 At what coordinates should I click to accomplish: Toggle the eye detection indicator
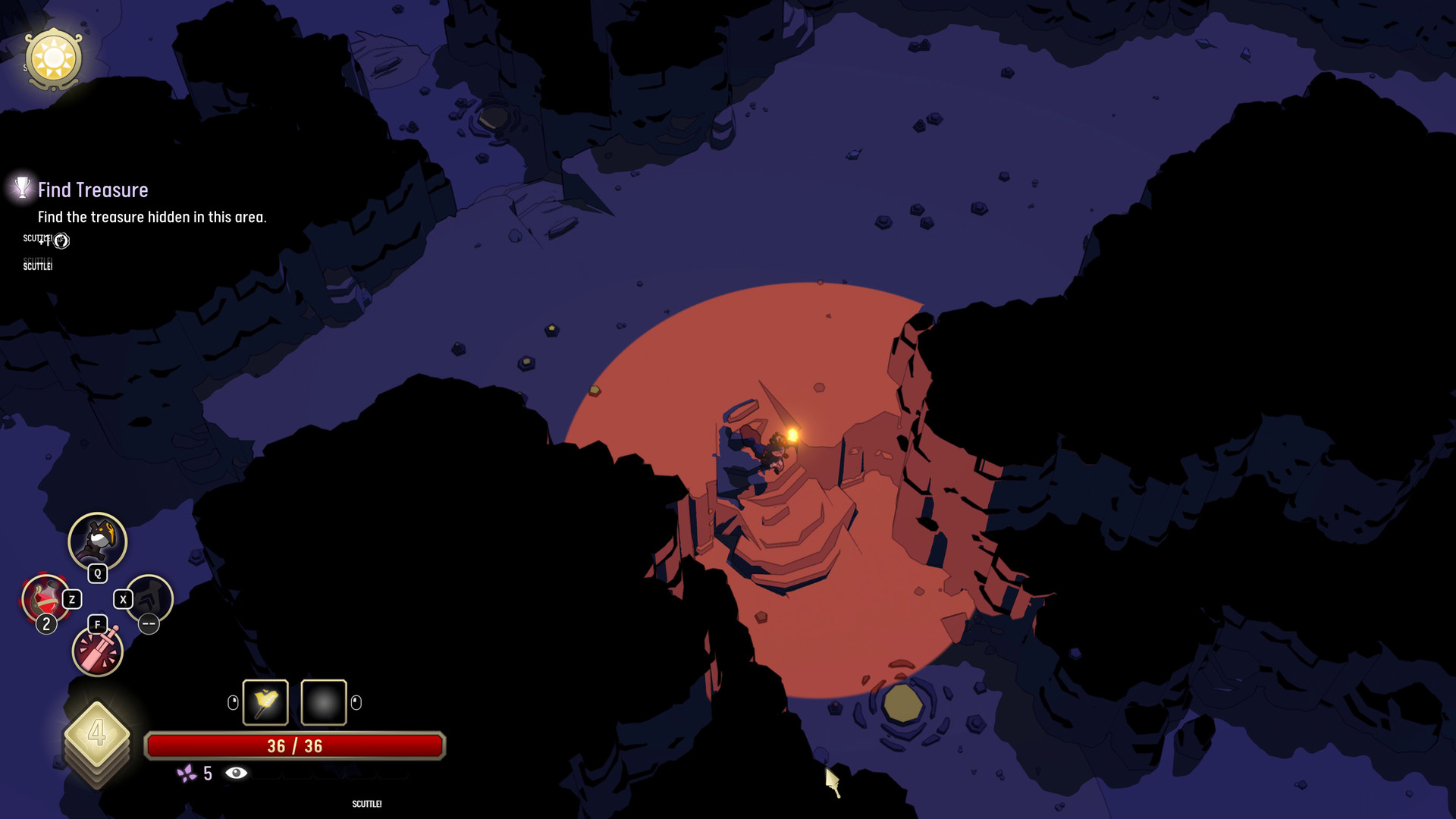pyautogui.click(x=235, y=773)
